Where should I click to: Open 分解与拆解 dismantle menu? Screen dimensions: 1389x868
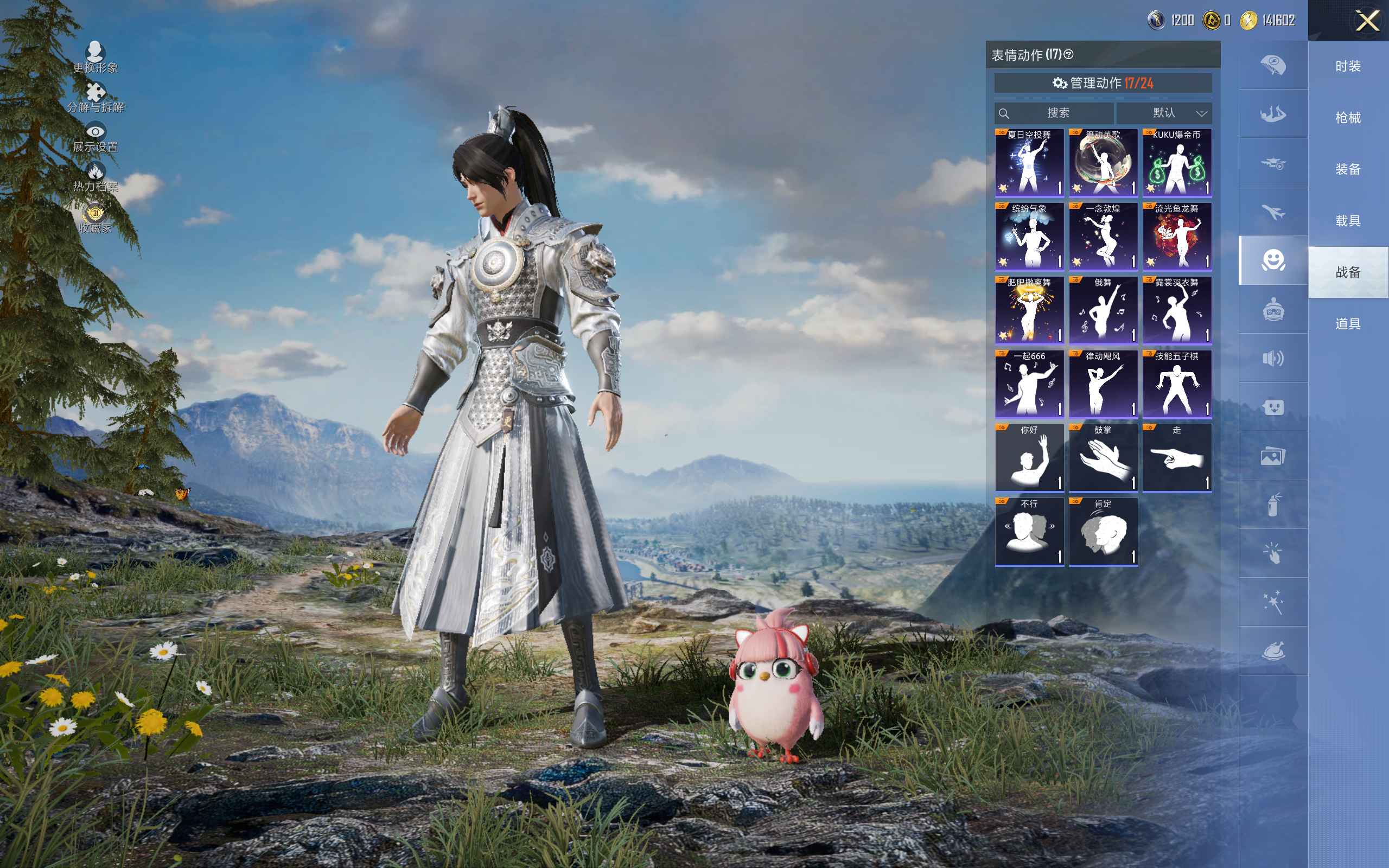(x=95, y=97)
